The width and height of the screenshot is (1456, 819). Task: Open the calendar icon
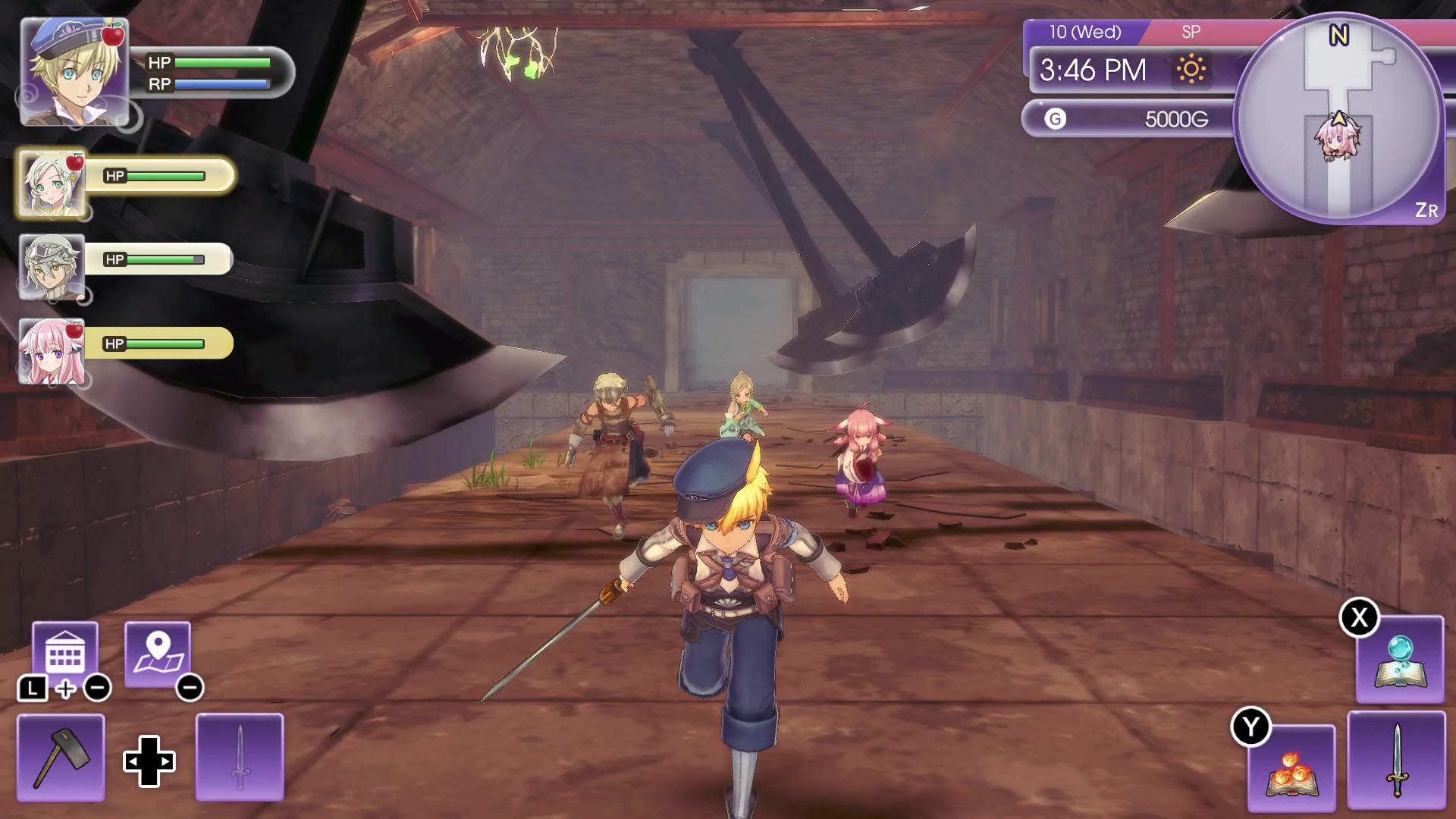65,653
